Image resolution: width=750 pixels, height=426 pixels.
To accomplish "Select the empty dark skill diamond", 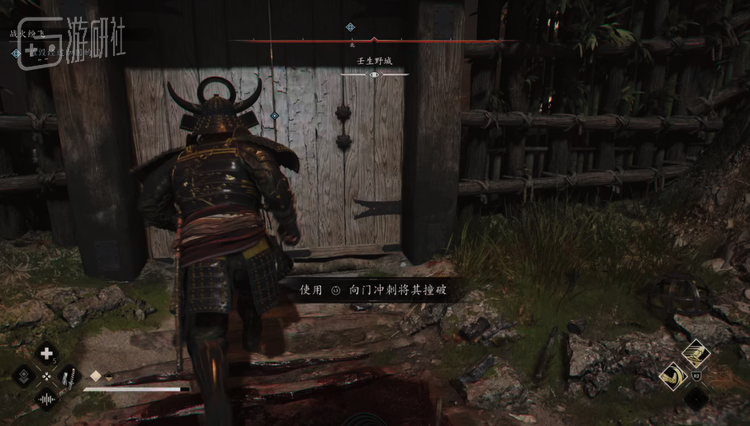I will (696, 397).
